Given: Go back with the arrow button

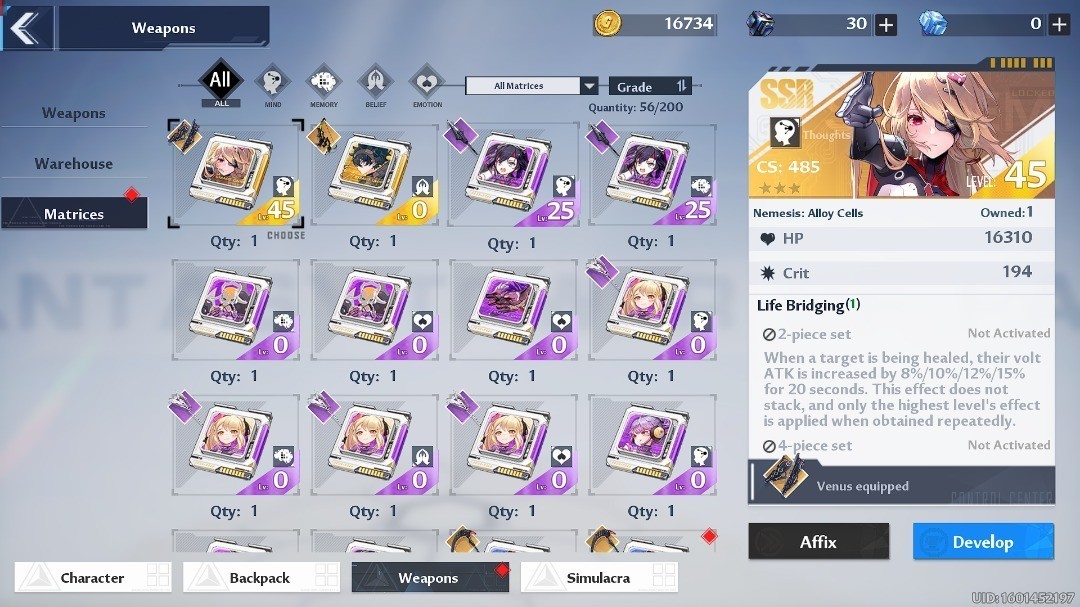Looking at the screenshot, I should tap(26, 27).
